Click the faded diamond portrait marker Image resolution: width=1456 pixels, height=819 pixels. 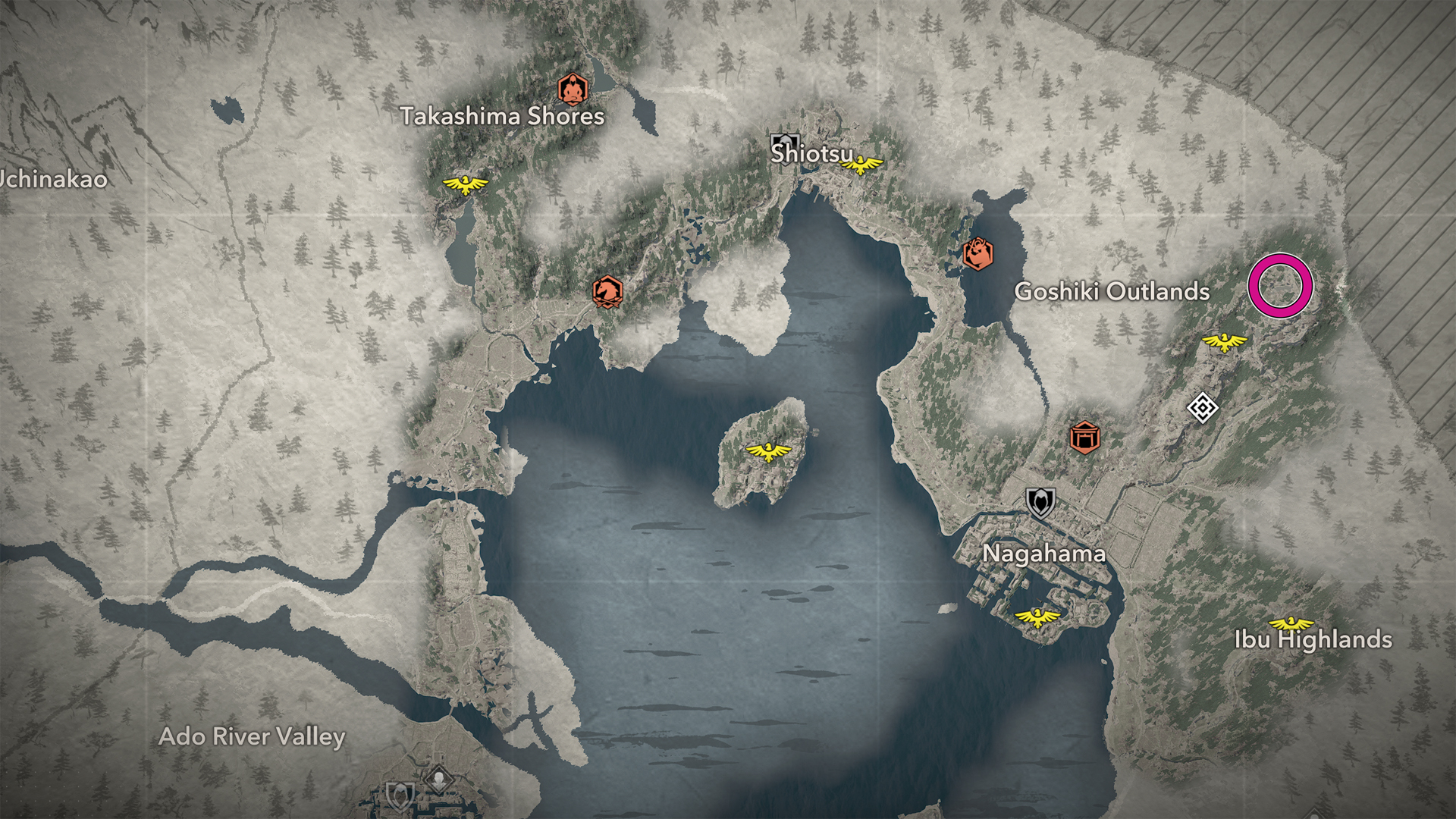tap(439, 779)
